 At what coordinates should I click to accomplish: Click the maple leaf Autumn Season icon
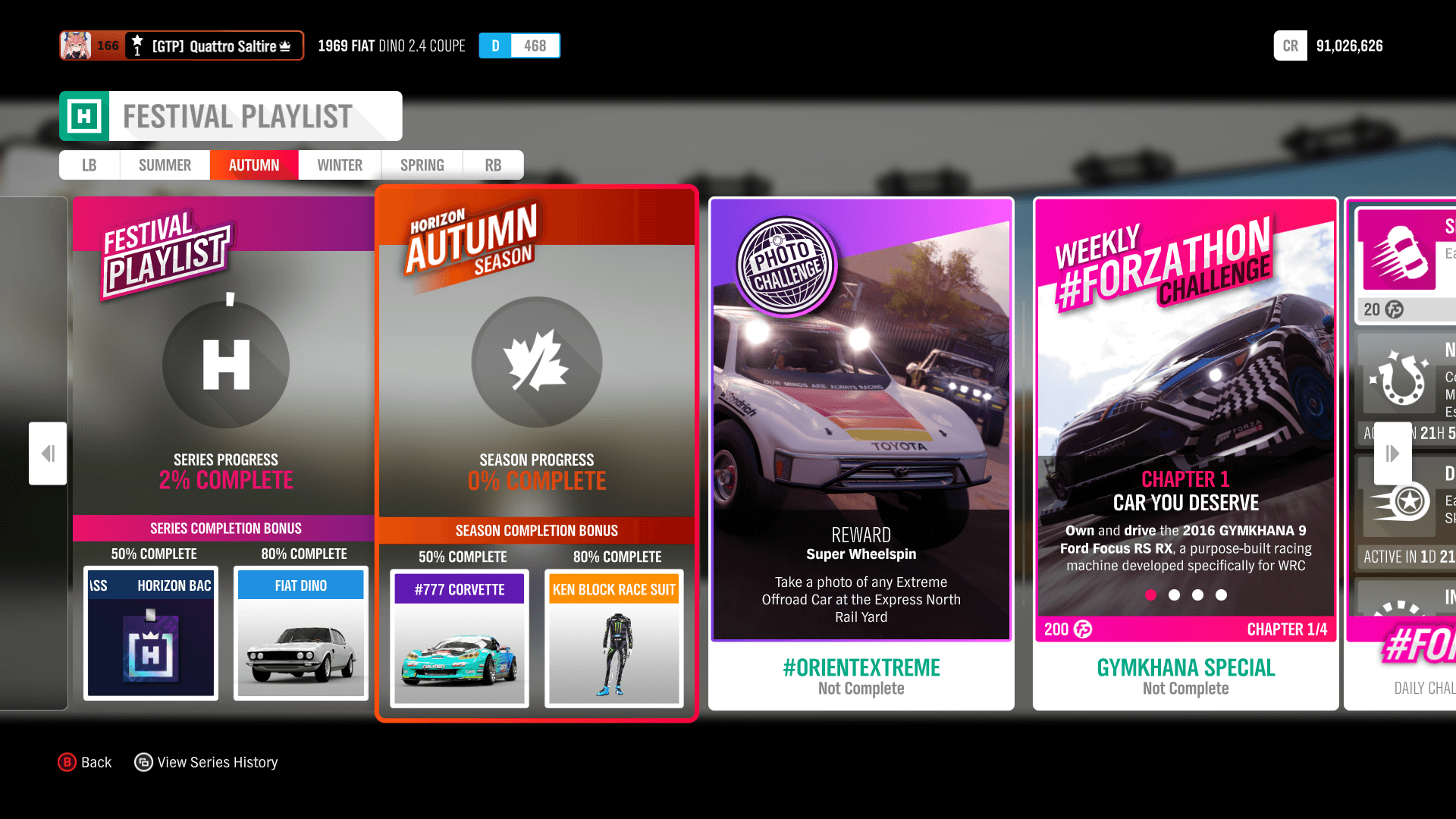click(536, 362)
